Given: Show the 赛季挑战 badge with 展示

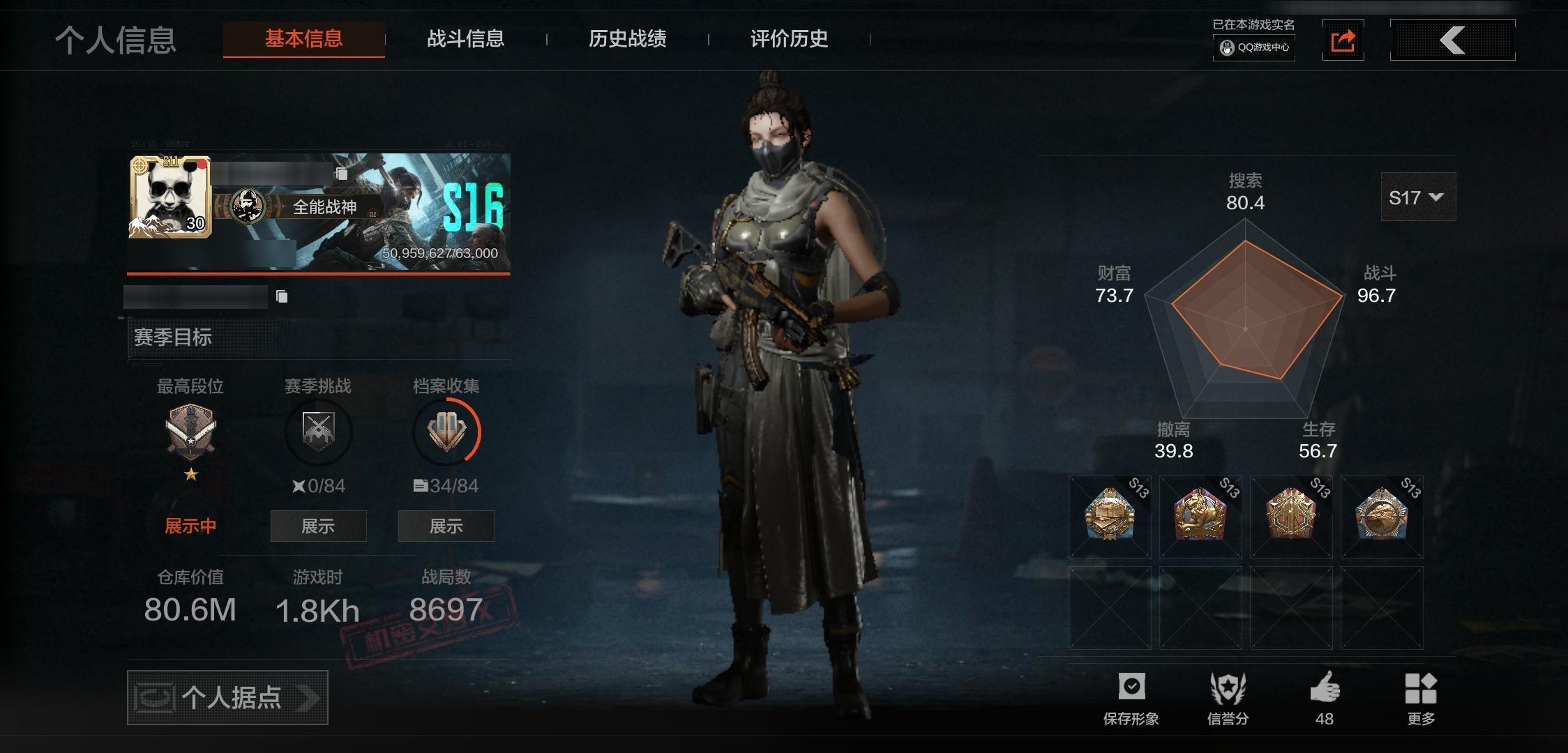Looking at the screenshot, I should click(x=318, y=526).
